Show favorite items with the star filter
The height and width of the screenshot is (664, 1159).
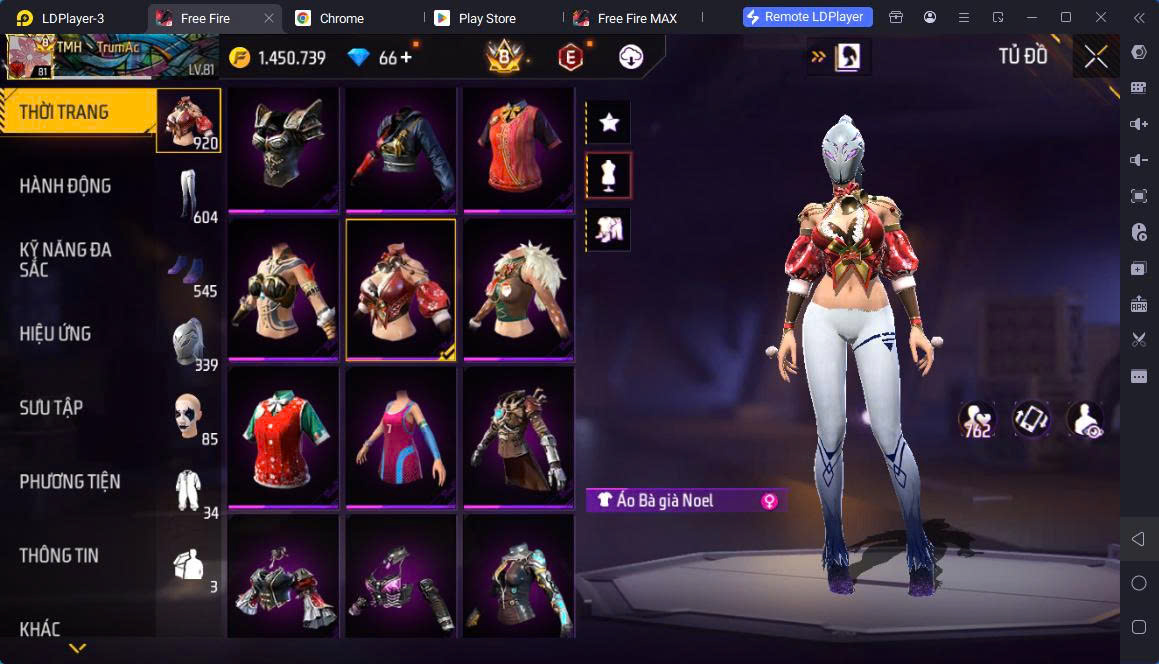click(609, 123)
